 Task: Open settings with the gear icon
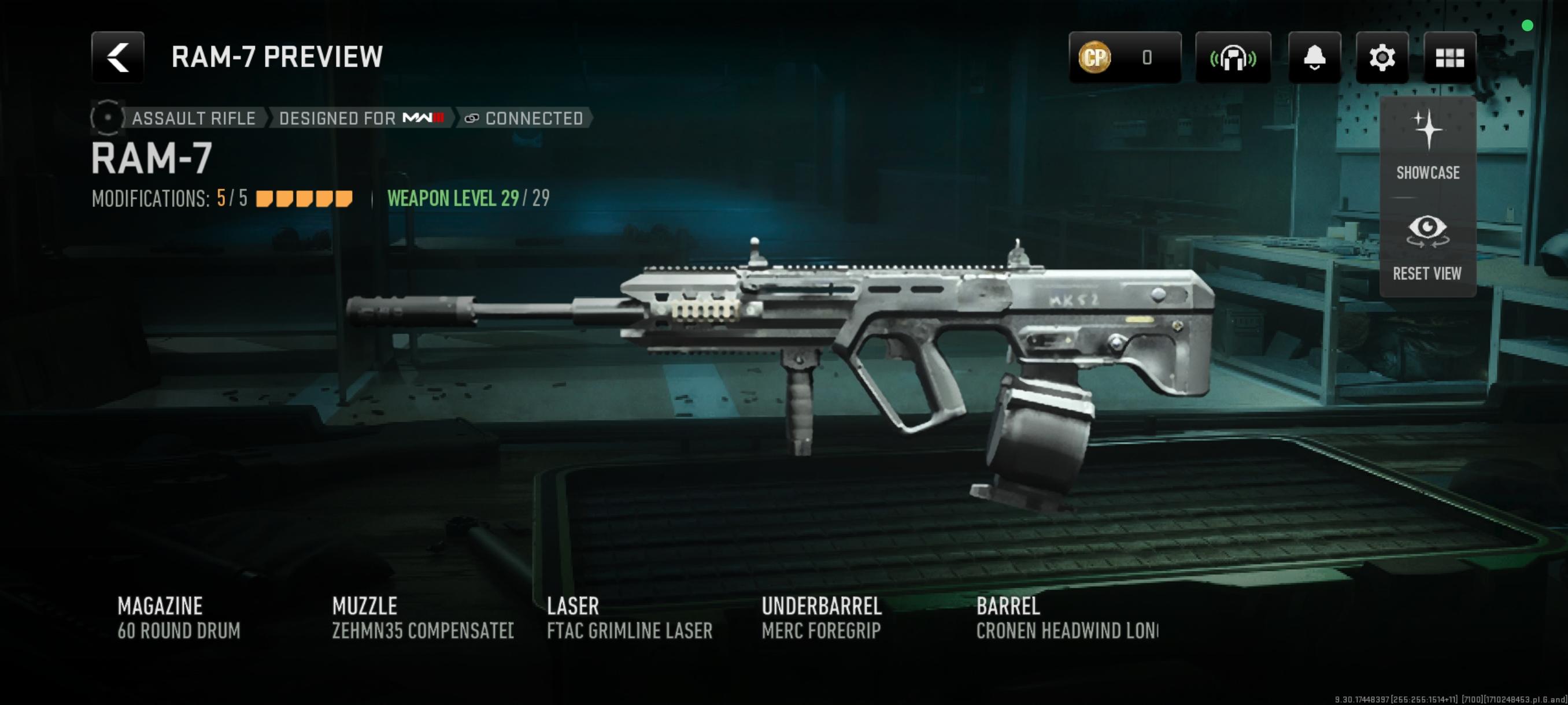[1382, 57]
